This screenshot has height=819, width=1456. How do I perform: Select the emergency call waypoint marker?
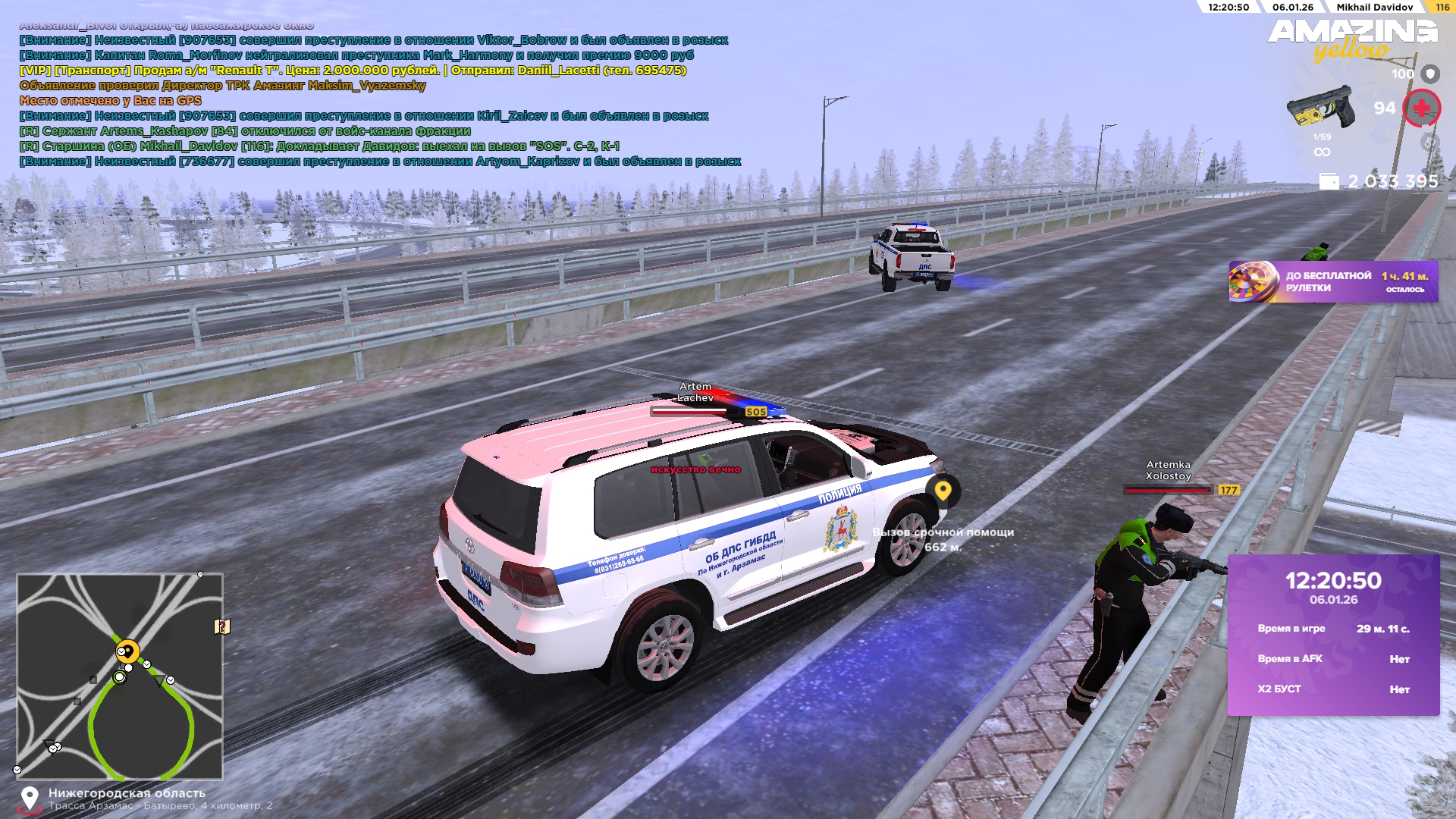coord(943,491)
